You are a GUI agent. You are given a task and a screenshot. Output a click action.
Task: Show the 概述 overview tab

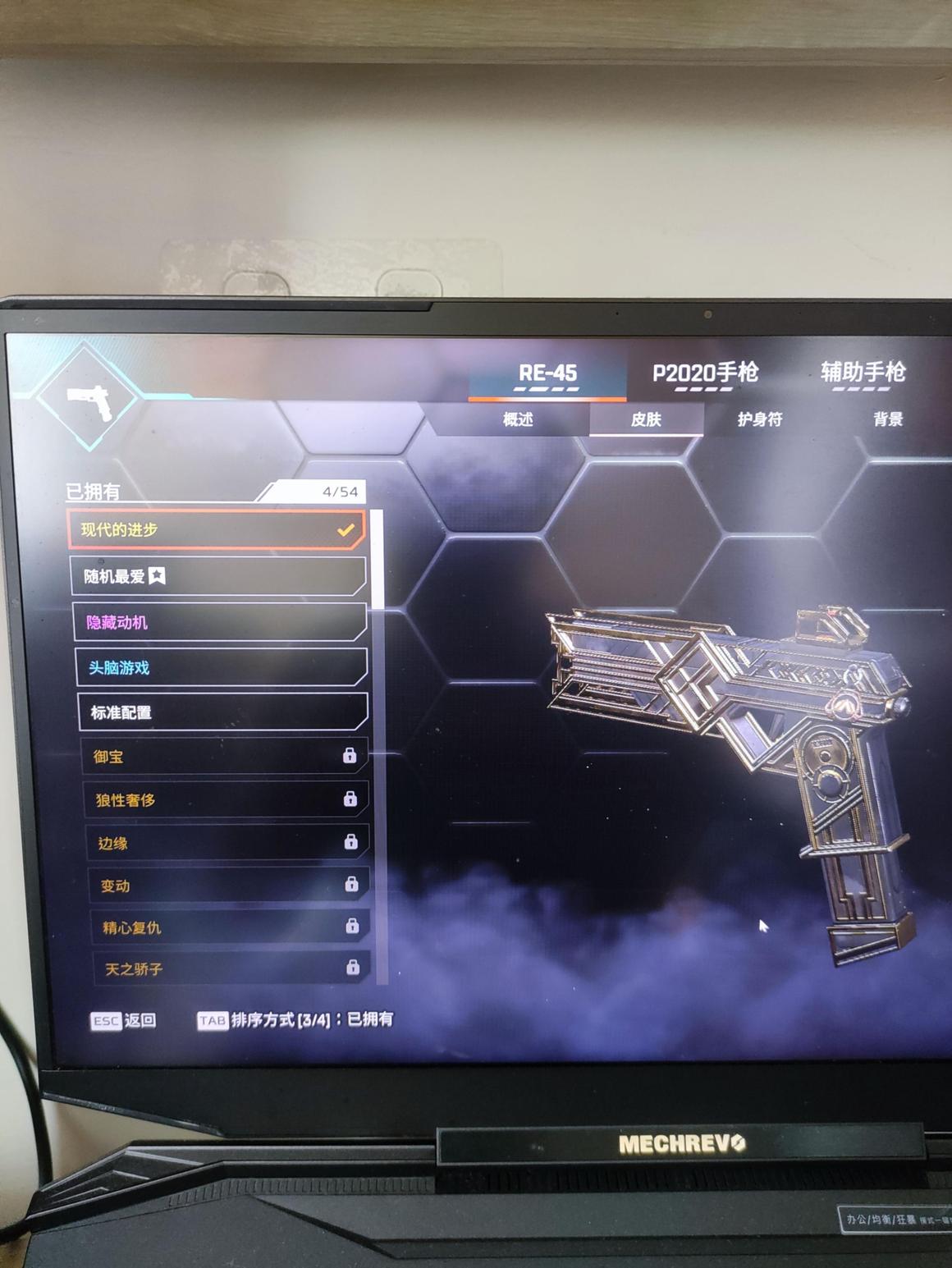(x=518, y=419)
